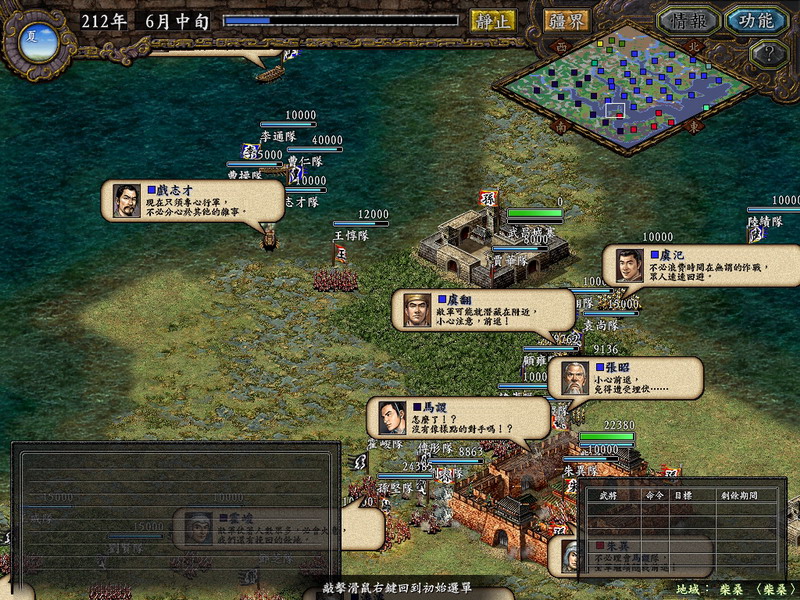Select the 戲志才 dialogue bubble
This screenshot has width=800, height=600.
tap(192, 200)
